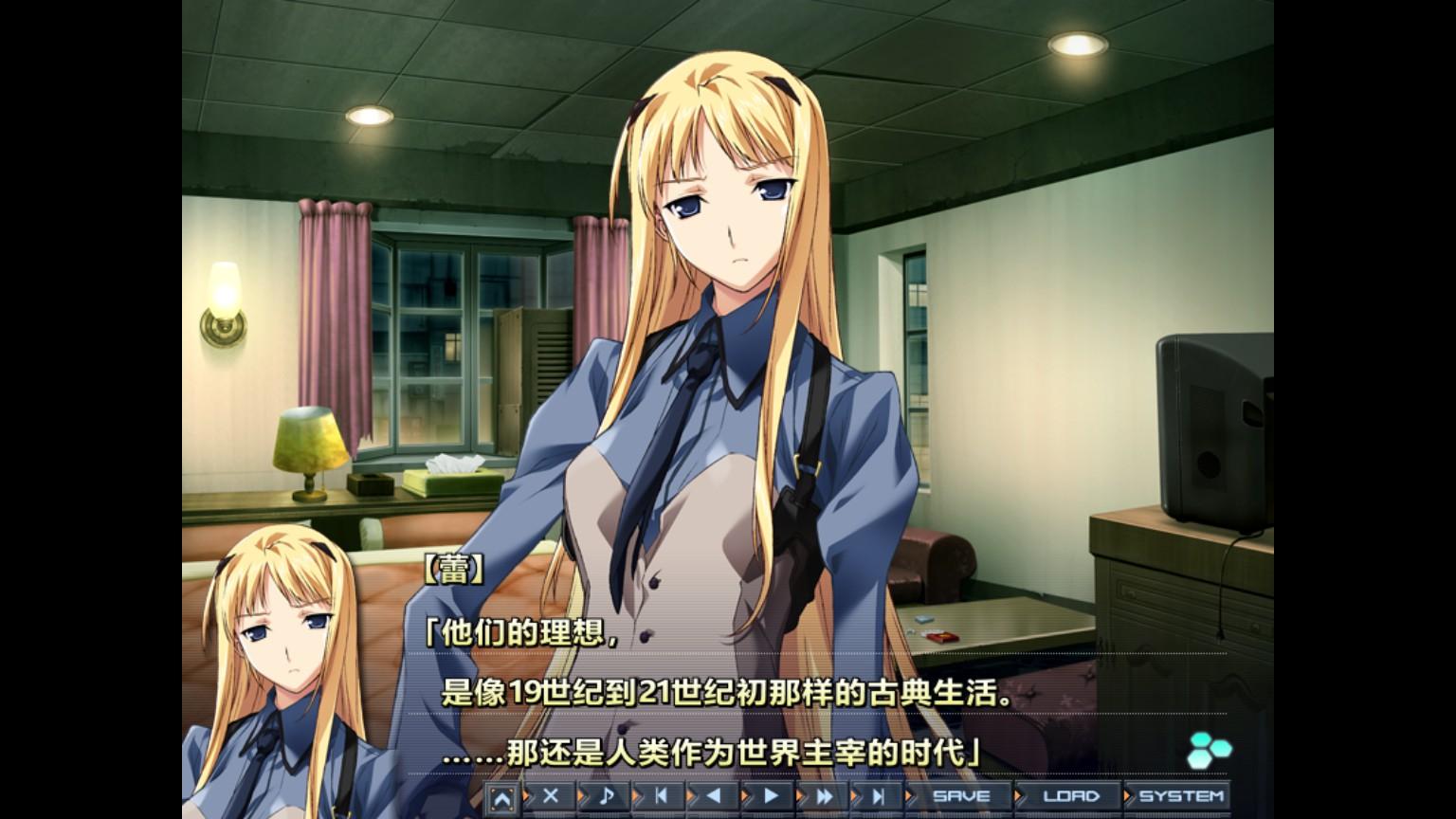Replay the voice via the music note icon

point(605,797)
